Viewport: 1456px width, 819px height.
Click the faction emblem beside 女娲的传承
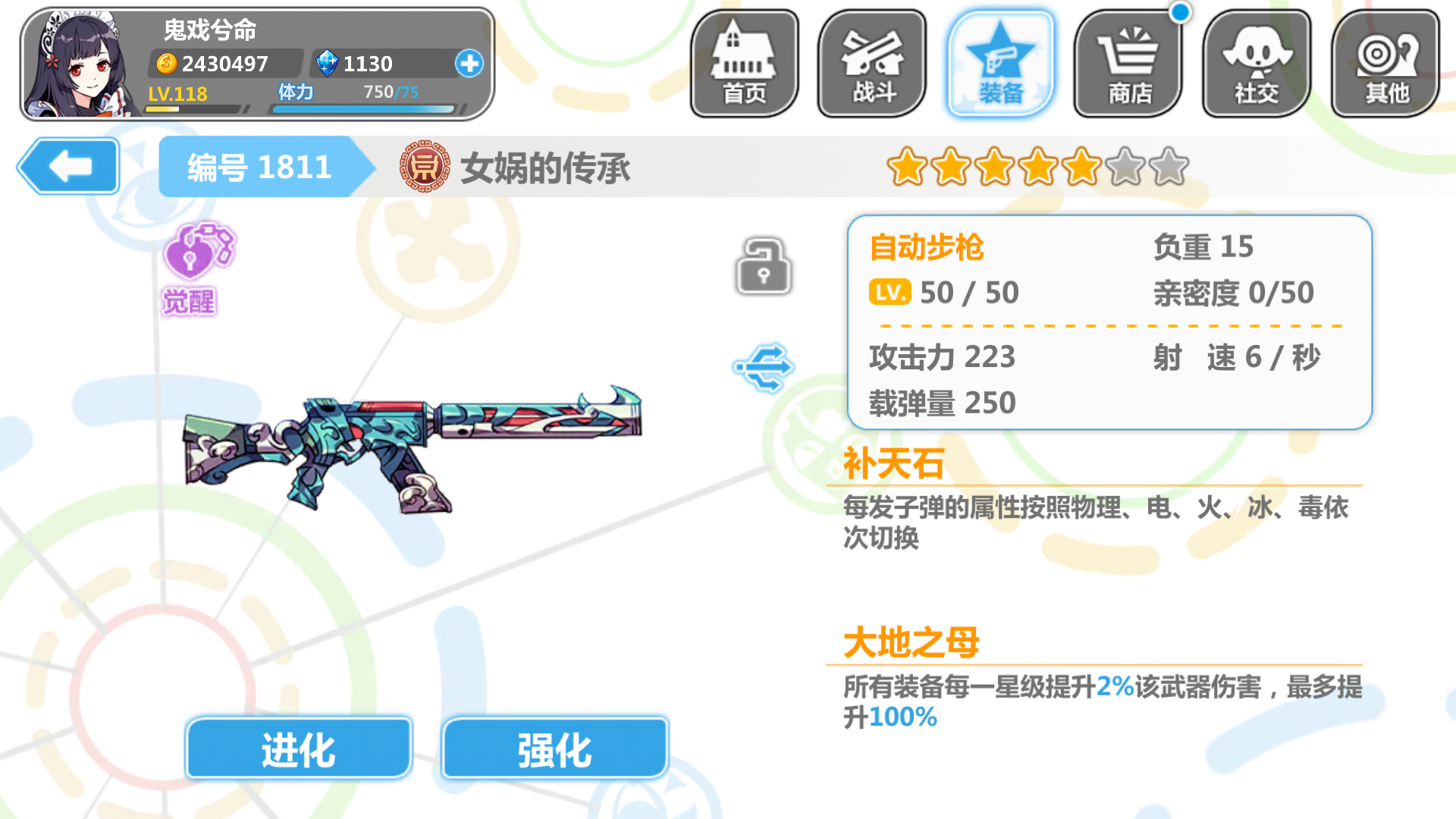(425, 167)
